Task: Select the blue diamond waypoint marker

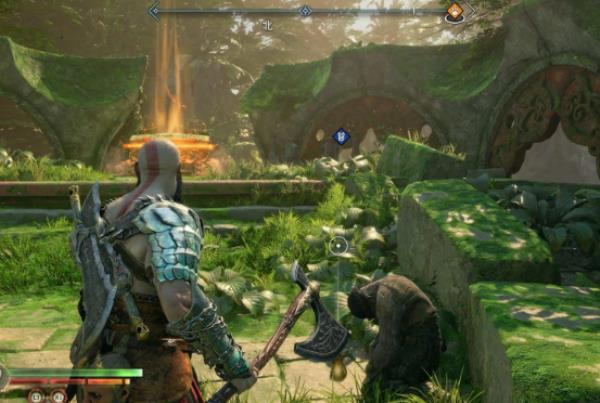Action: tap(340, 136)
